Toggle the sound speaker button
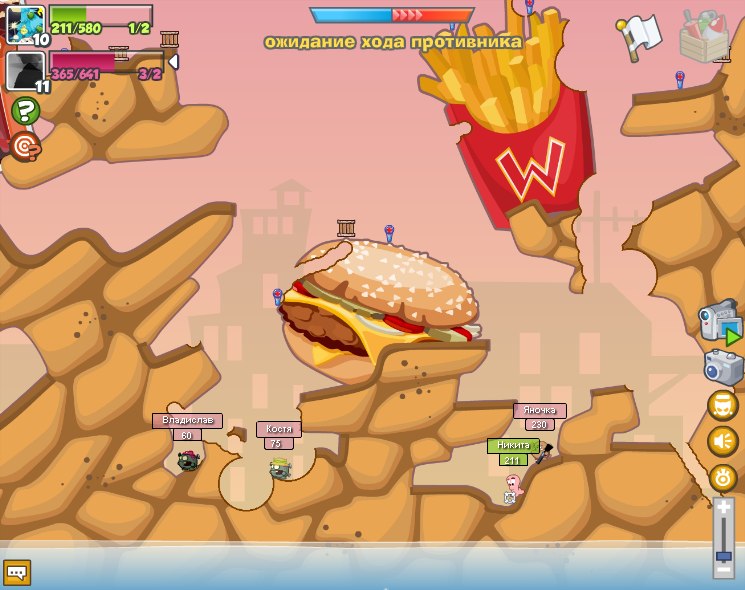 (x=722, y=441)
